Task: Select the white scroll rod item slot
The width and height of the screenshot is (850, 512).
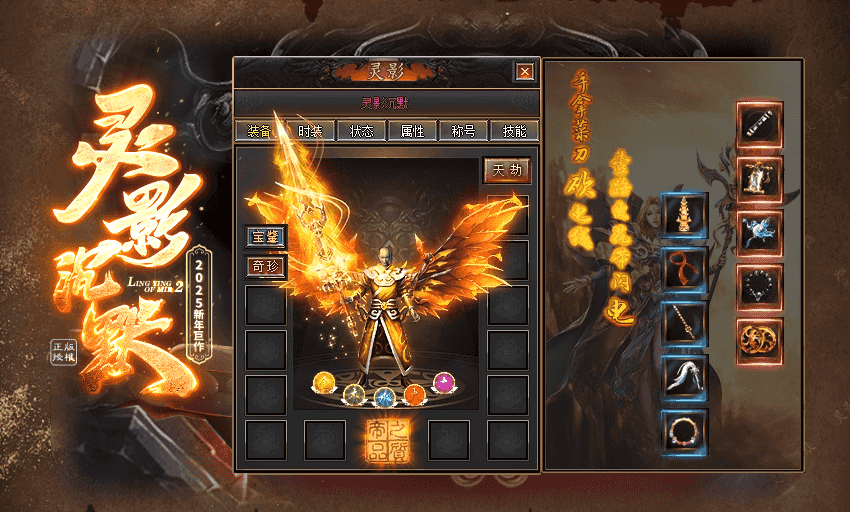Action: tap(760, 124)
